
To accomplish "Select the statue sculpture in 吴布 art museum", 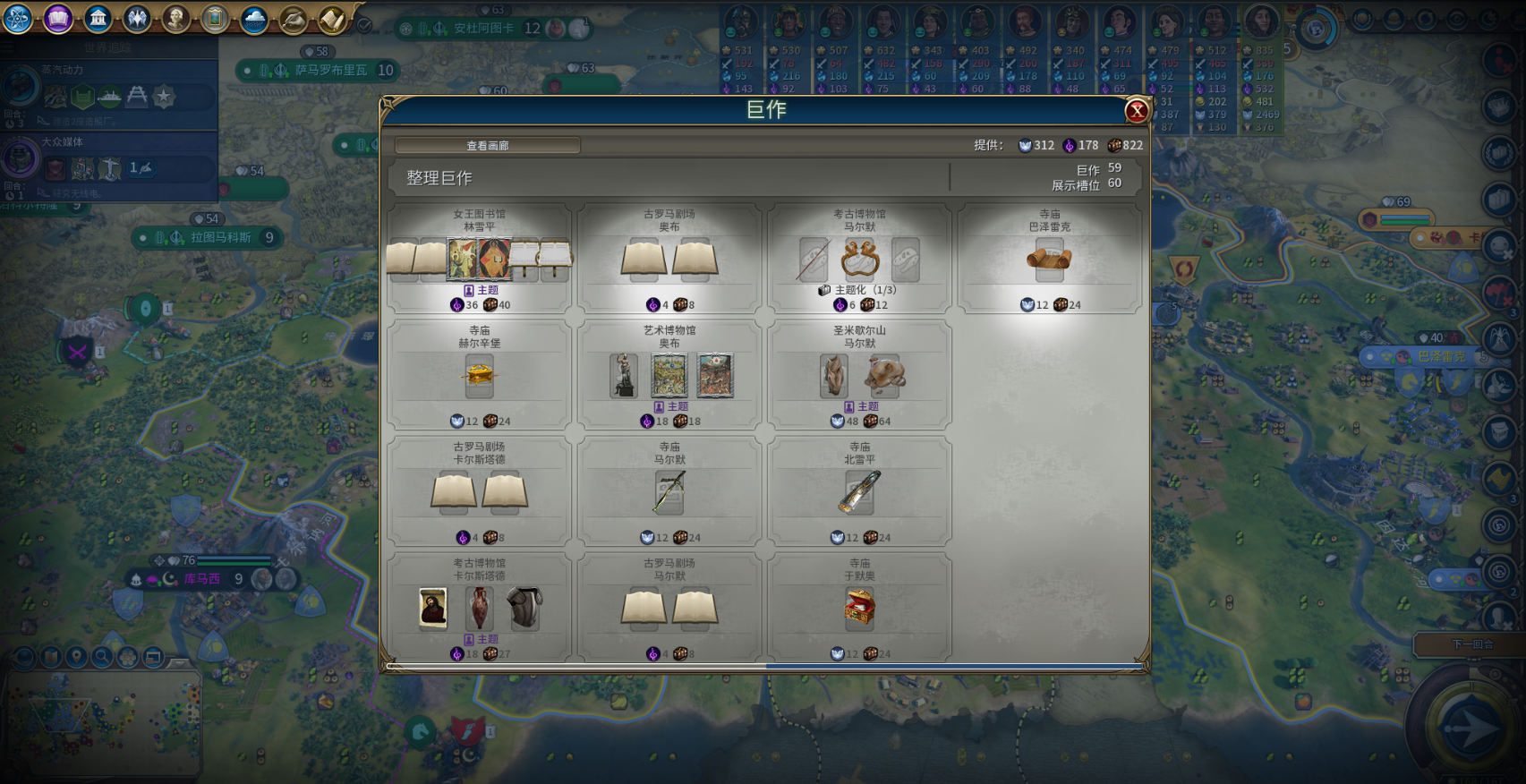I will 624,375.
